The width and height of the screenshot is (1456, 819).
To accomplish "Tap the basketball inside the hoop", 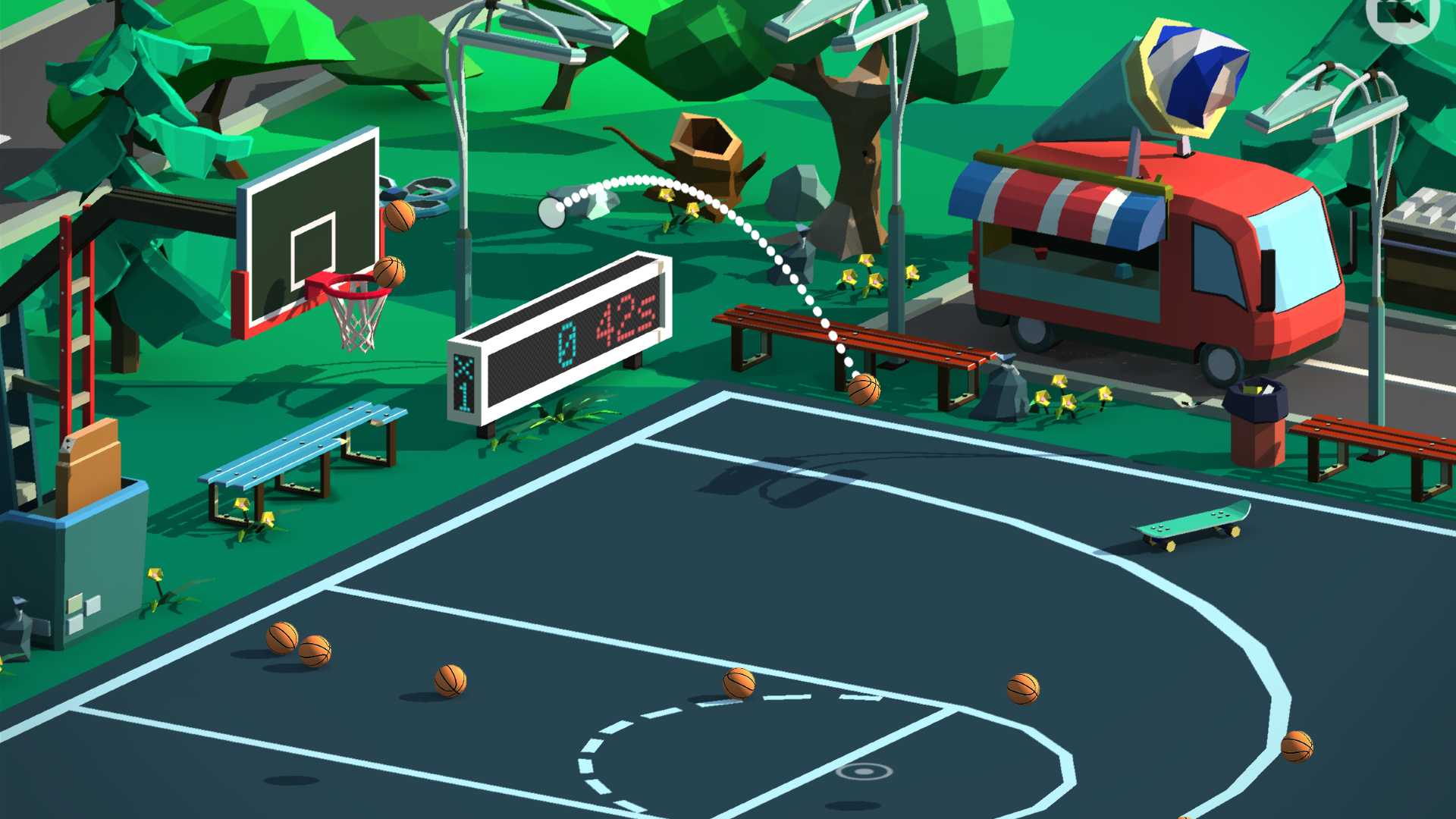I will (x=391, y=273).
